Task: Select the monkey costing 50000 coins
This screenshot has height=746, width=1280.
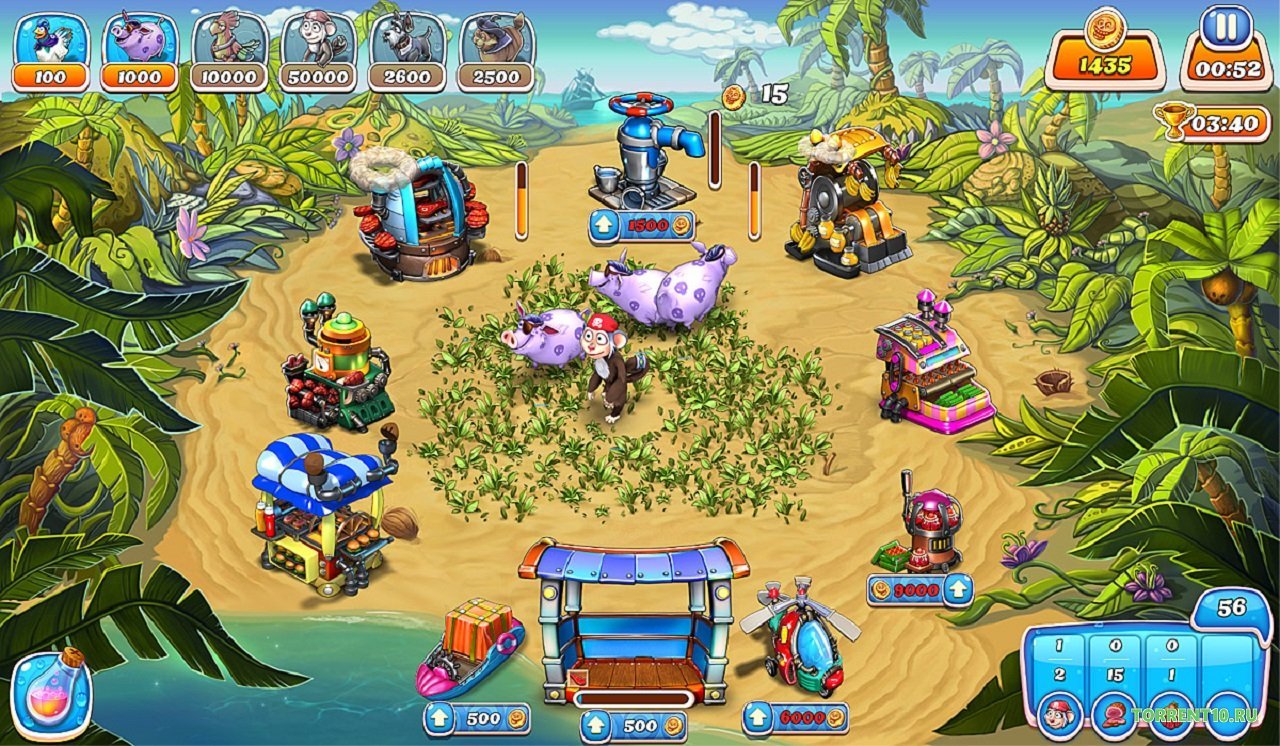Action: pos(318,51)
